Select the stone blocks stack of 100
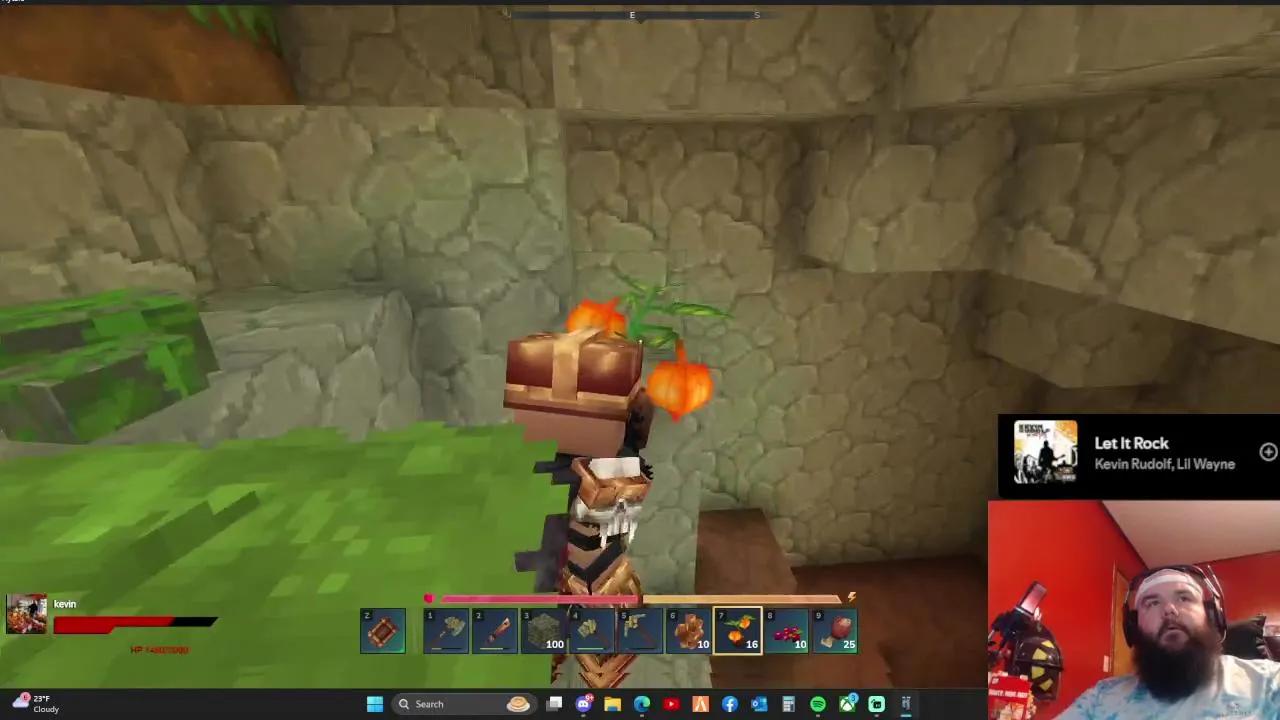1280x720 pixels. pyautogui.click(x=544, y=628)
